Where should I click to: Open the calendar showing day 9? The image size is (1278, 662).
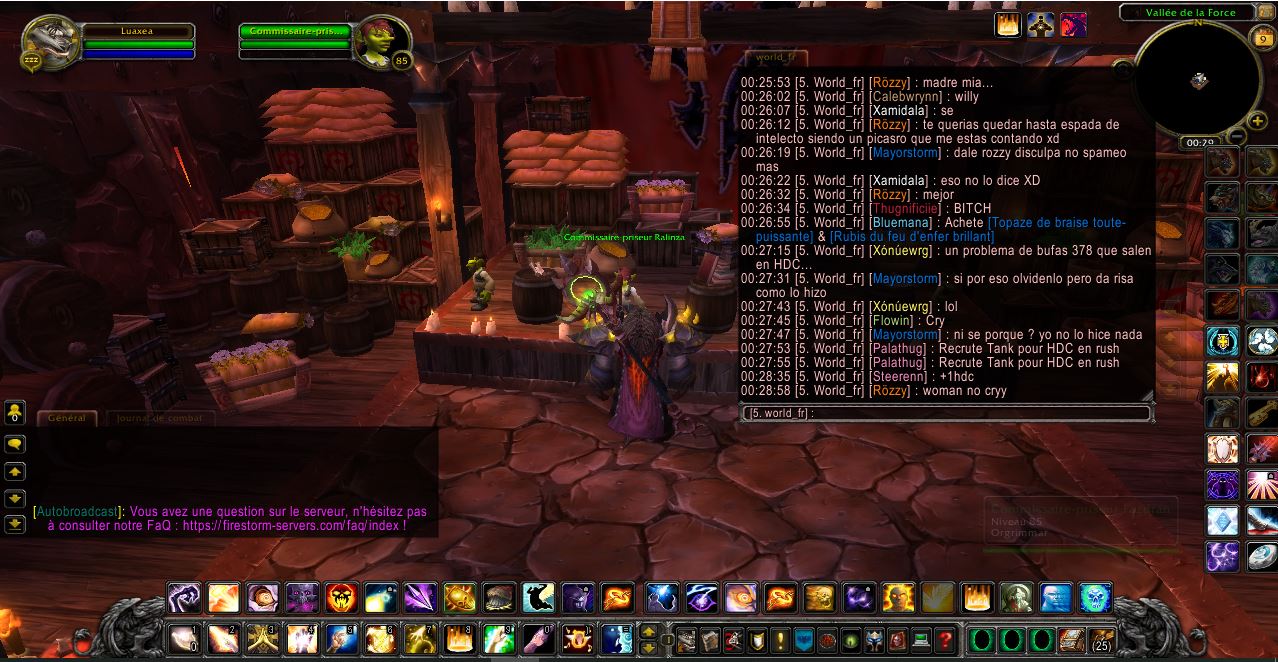(1261, 39)
